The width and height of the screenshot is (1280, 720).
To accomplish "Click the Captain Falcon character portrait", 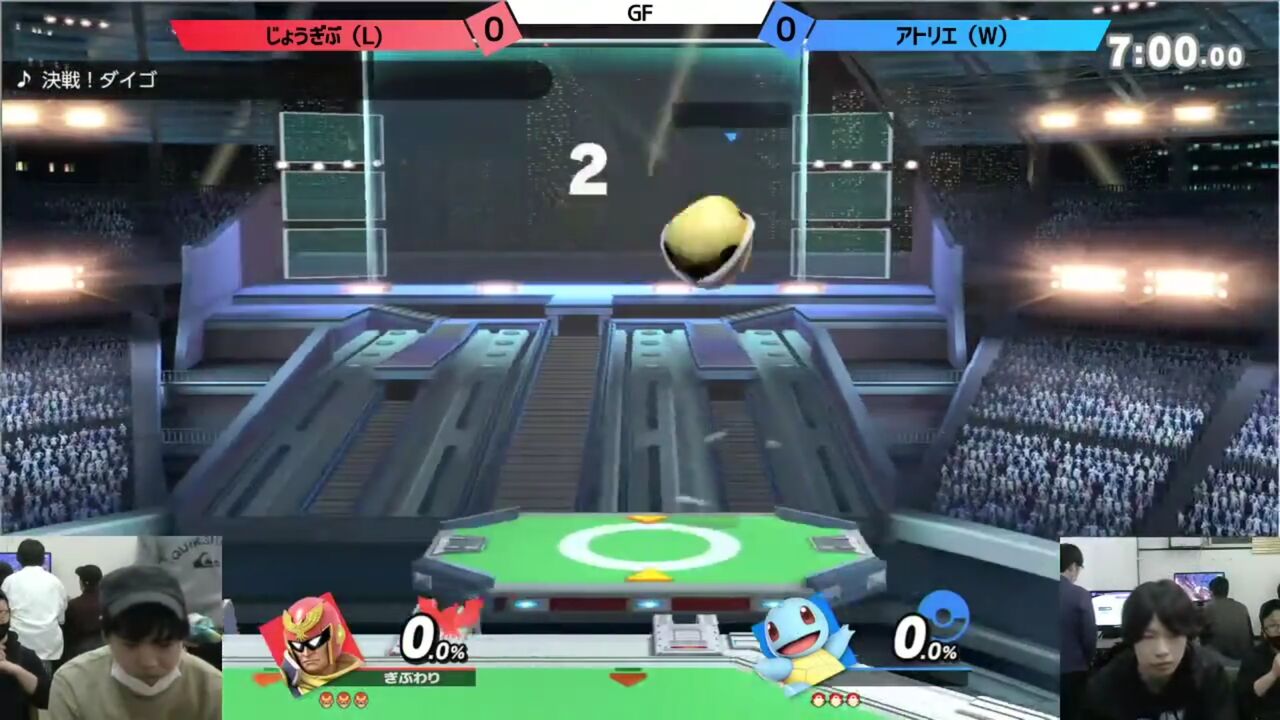I will (311, 644).
